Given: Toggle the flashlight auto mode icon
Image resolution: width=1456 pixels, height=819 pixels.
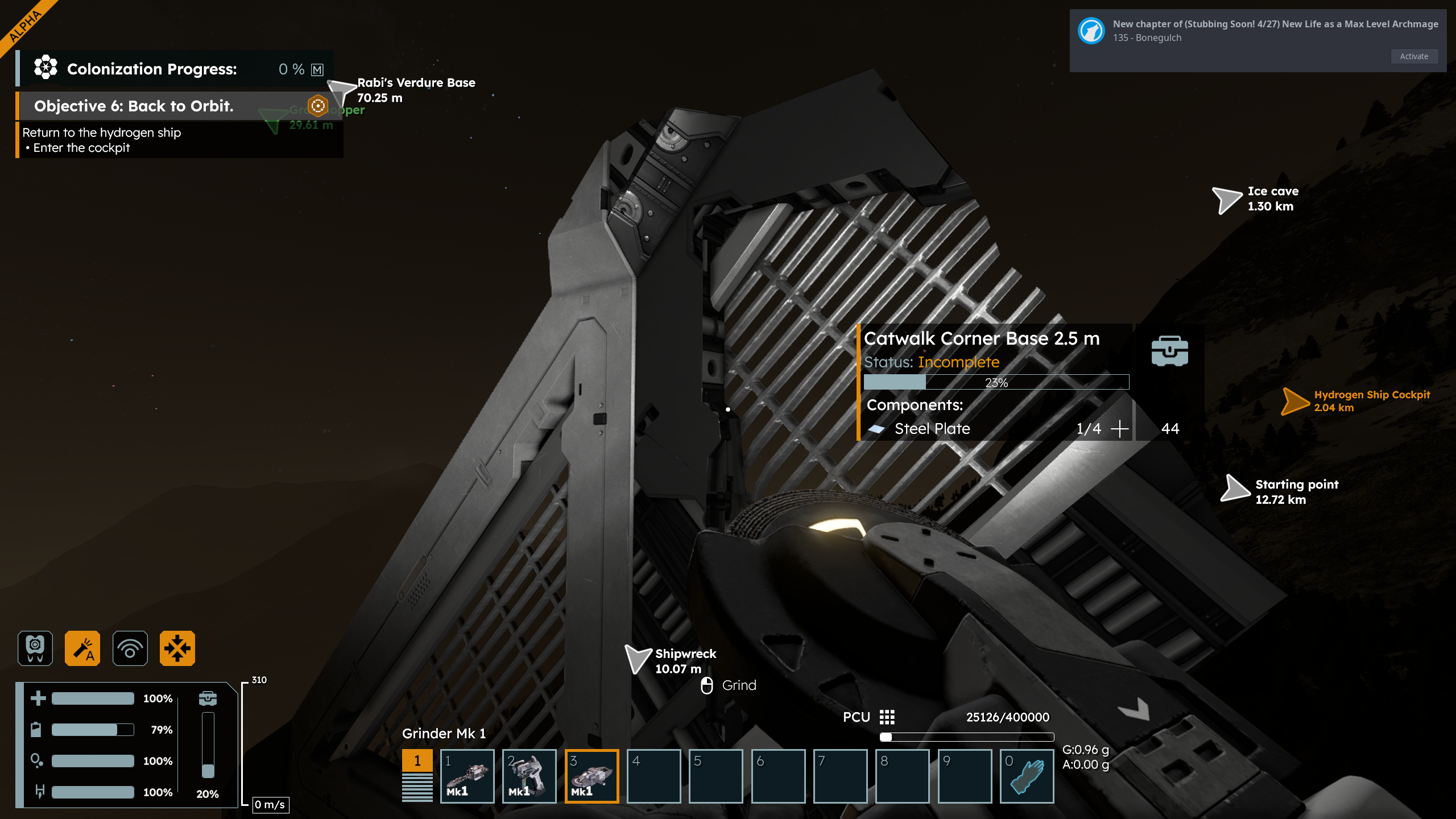Looking at the screenshot, I should coord(82,648).
